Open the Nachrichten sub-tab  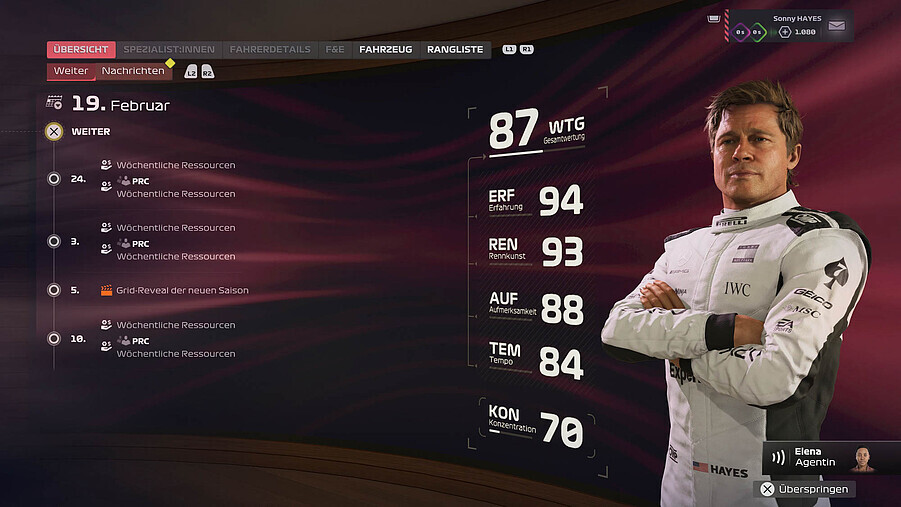pyautogui.click(x=133, y=71)
